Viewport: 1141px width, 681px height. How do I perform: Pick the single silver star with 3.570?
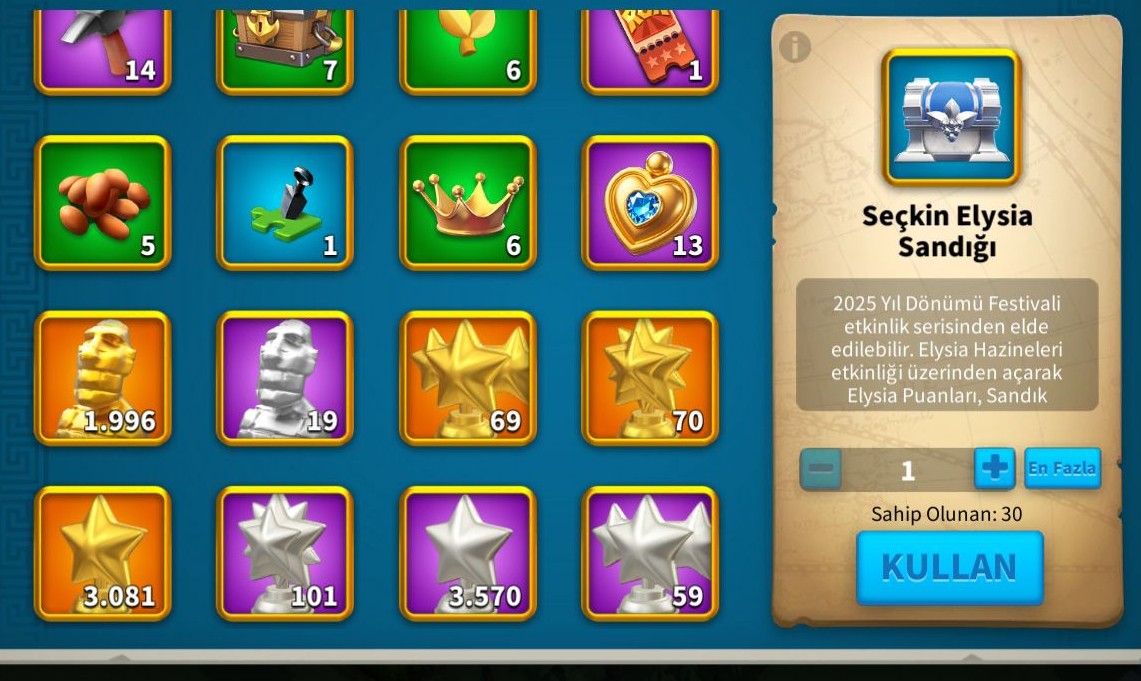pos(468,553)
